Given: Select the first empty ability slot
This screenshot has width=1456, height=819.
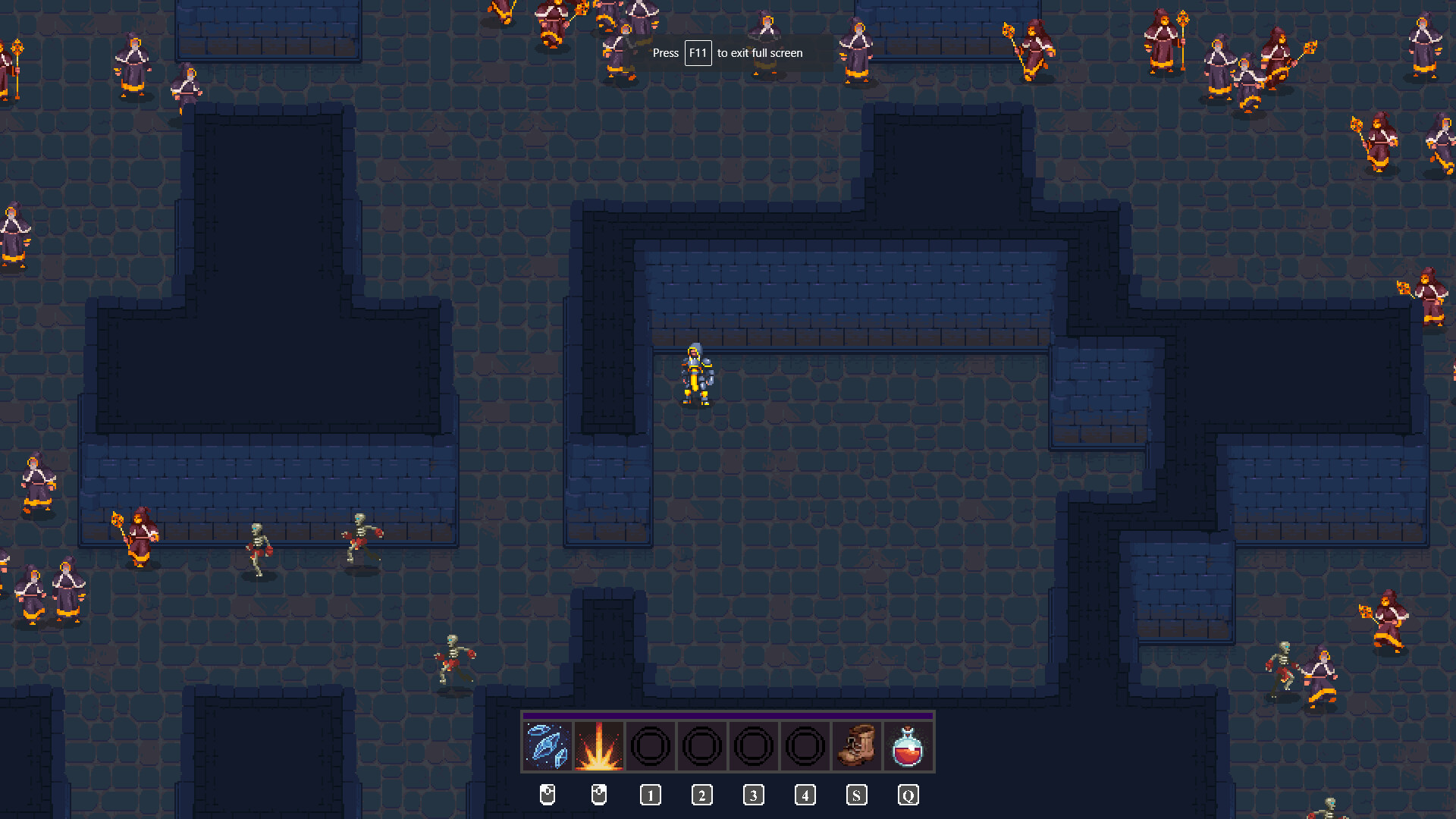Looking at the screenshot, I should coord(651,745).
